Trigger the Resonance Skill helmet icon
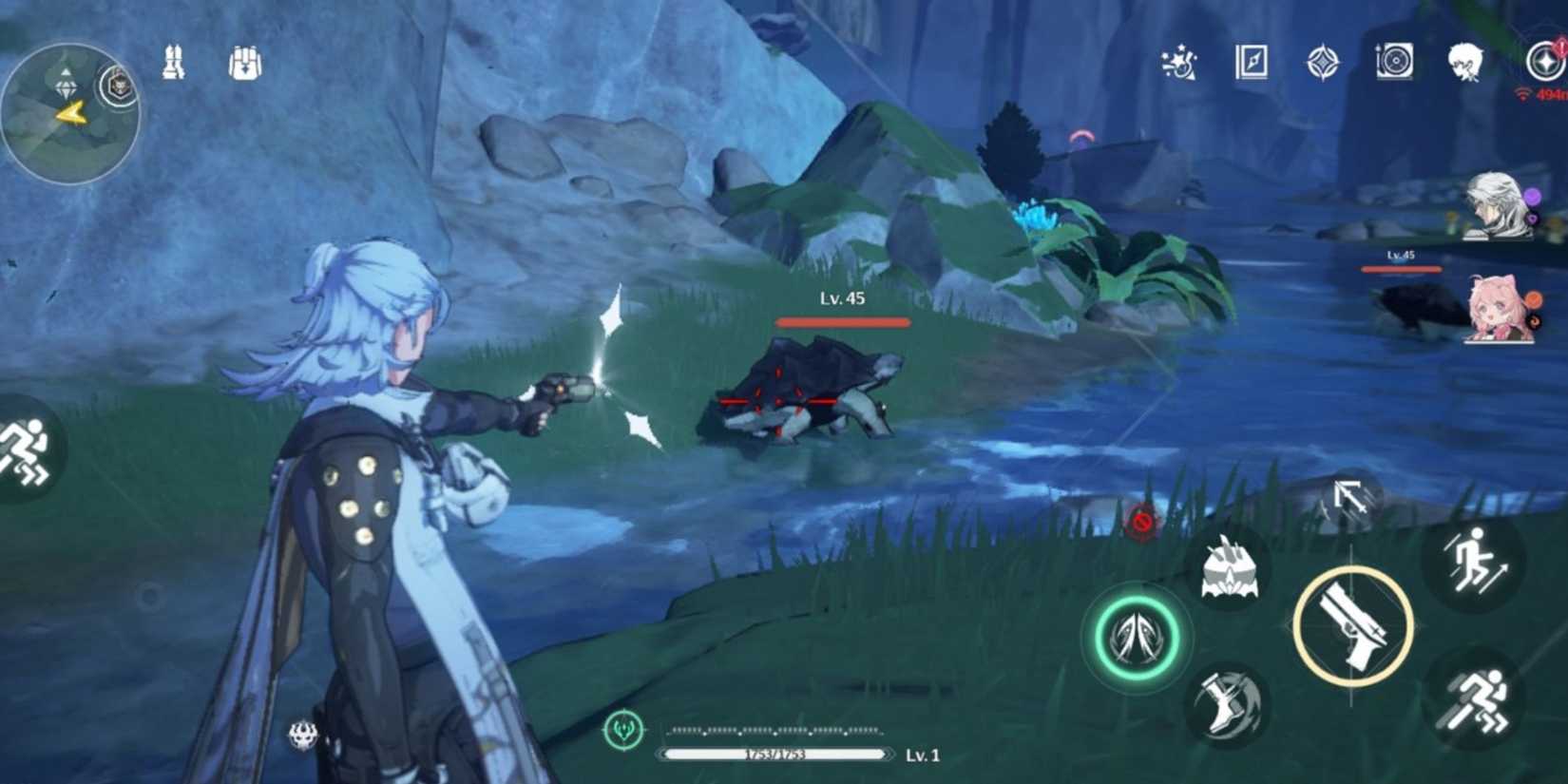This screenshot has width=1568, height=784. click(1230, 575)
